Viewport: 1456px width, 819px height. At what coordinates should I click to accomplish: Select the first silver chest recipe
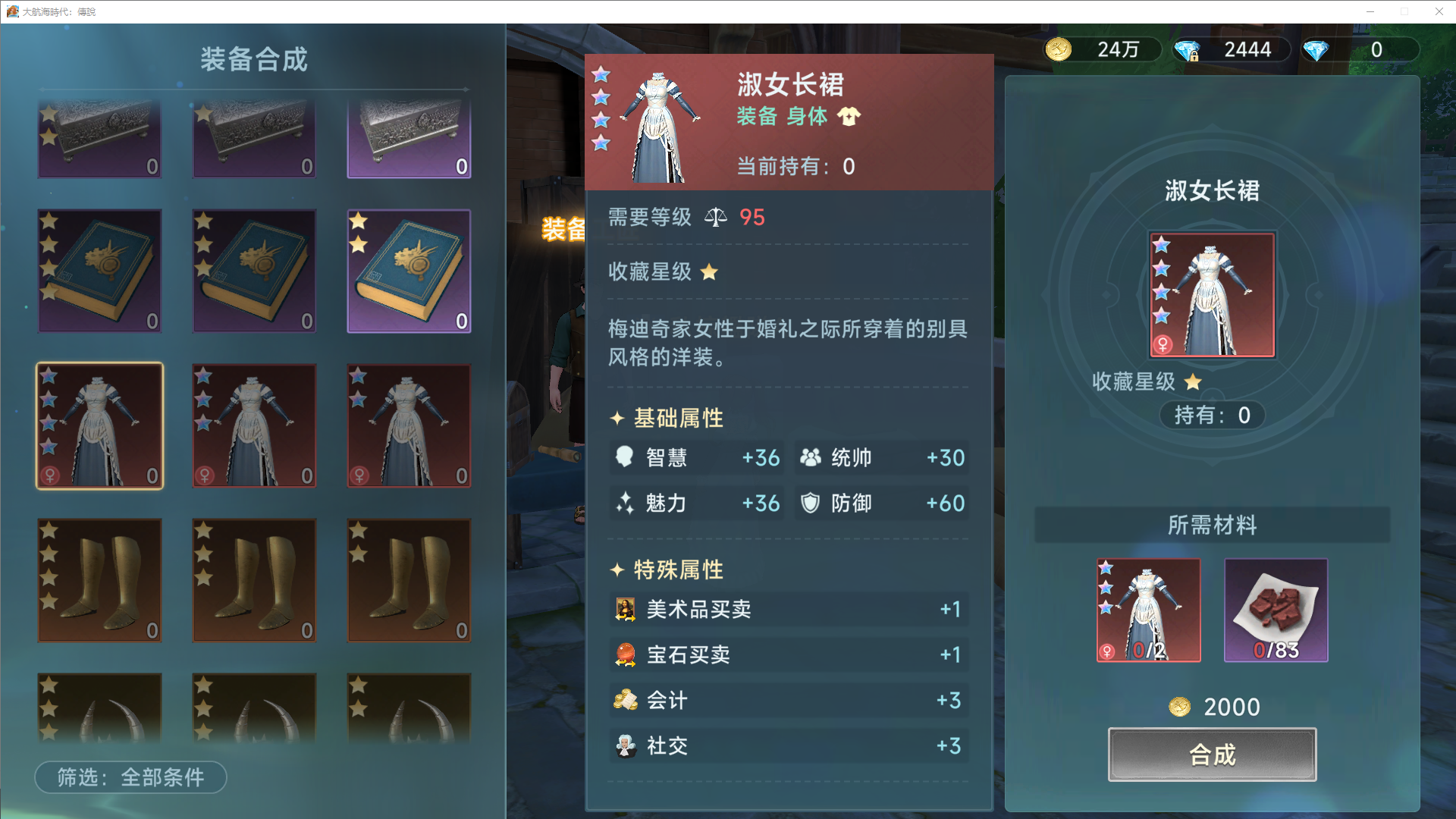pyautogui.click(x=99, y=137)
